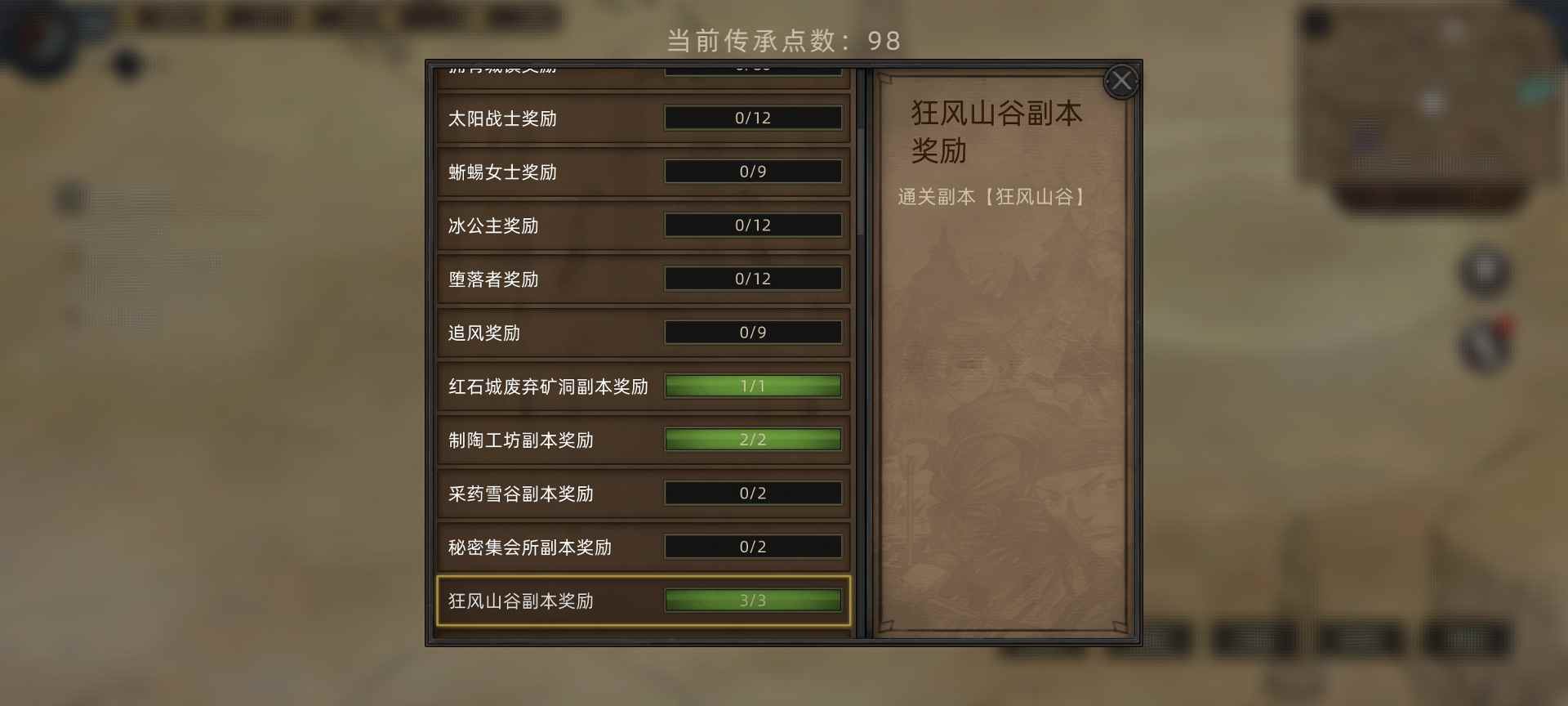Select the 采药雪谷副本奖励 entry
This screenshot has width=1568, height=706.
(x=643, y=493)
